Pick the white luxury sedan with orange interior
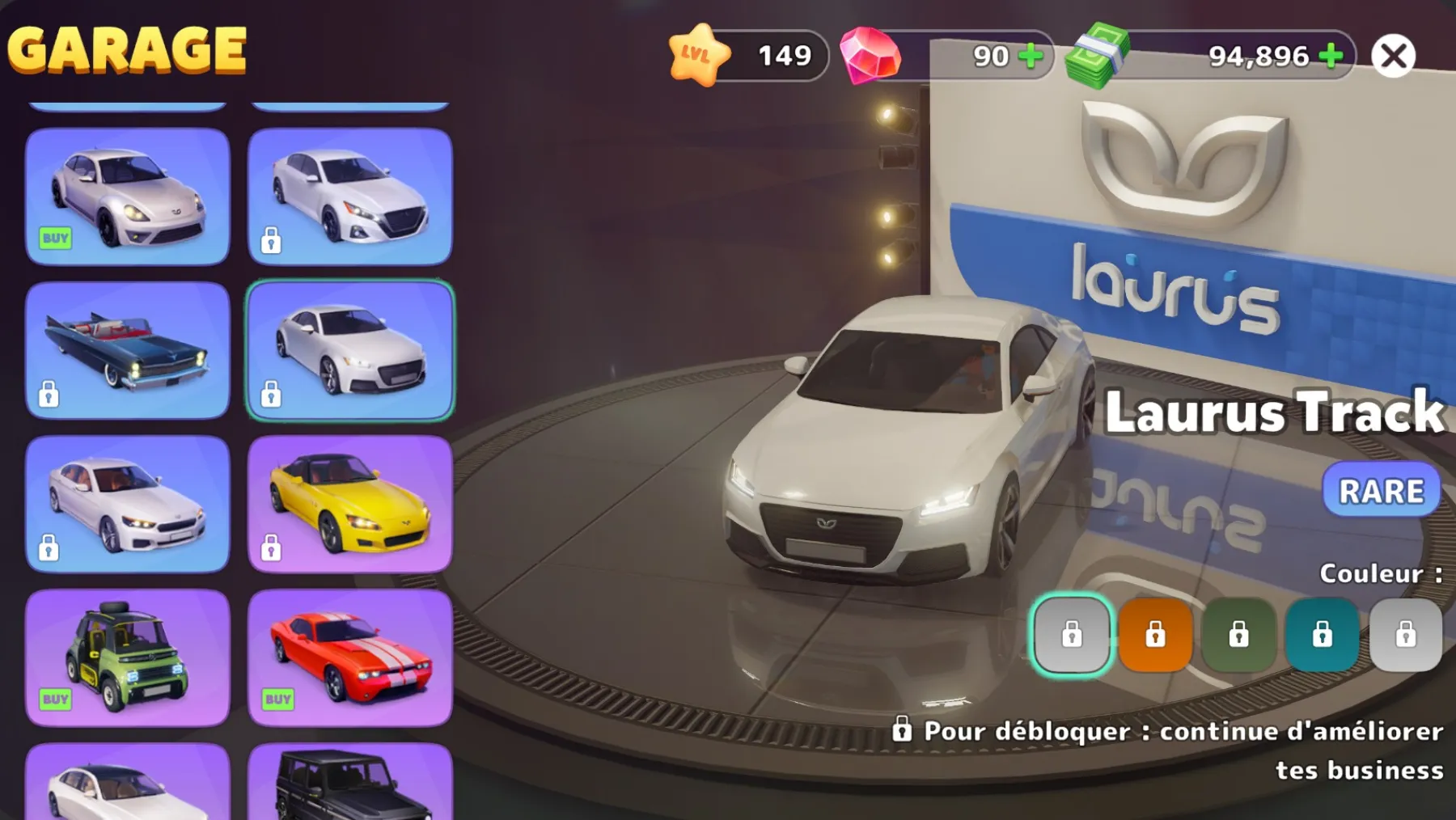Image resolution: width=1456 pixels, height=820 pixels. coord(128,504)
